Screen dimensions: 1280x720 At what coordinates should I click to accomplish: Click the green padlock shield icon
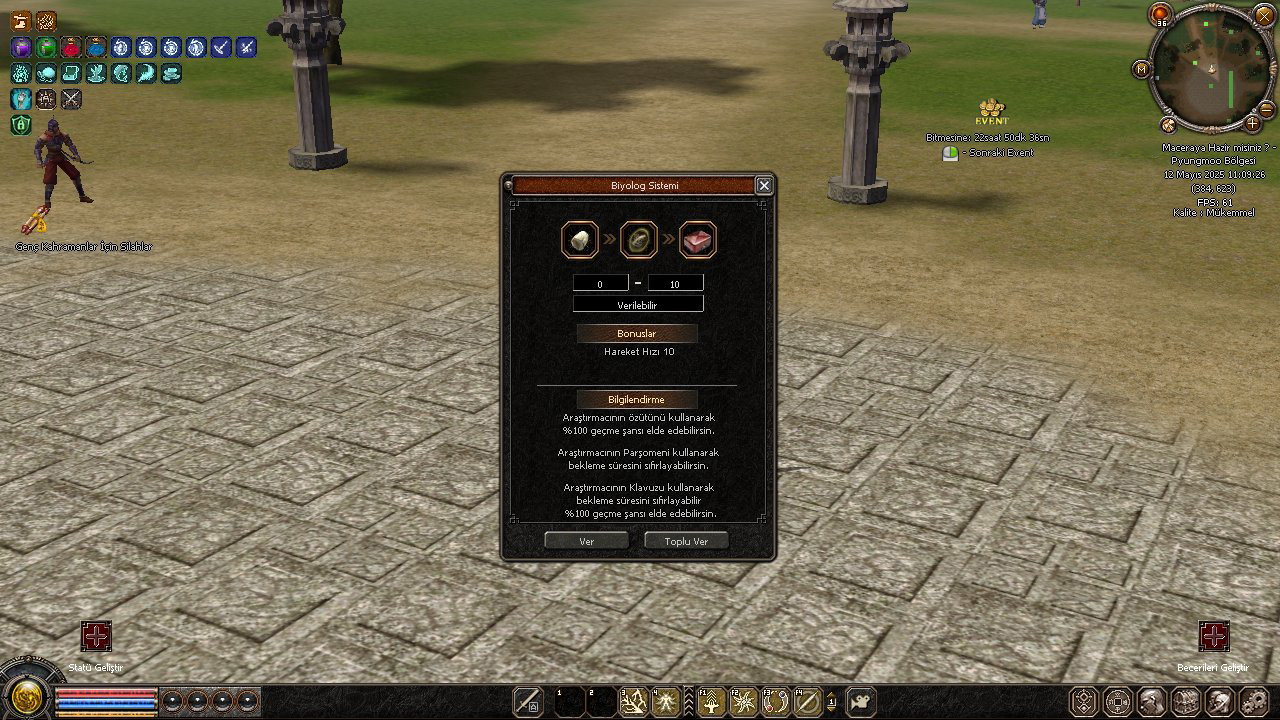(20, 124)
